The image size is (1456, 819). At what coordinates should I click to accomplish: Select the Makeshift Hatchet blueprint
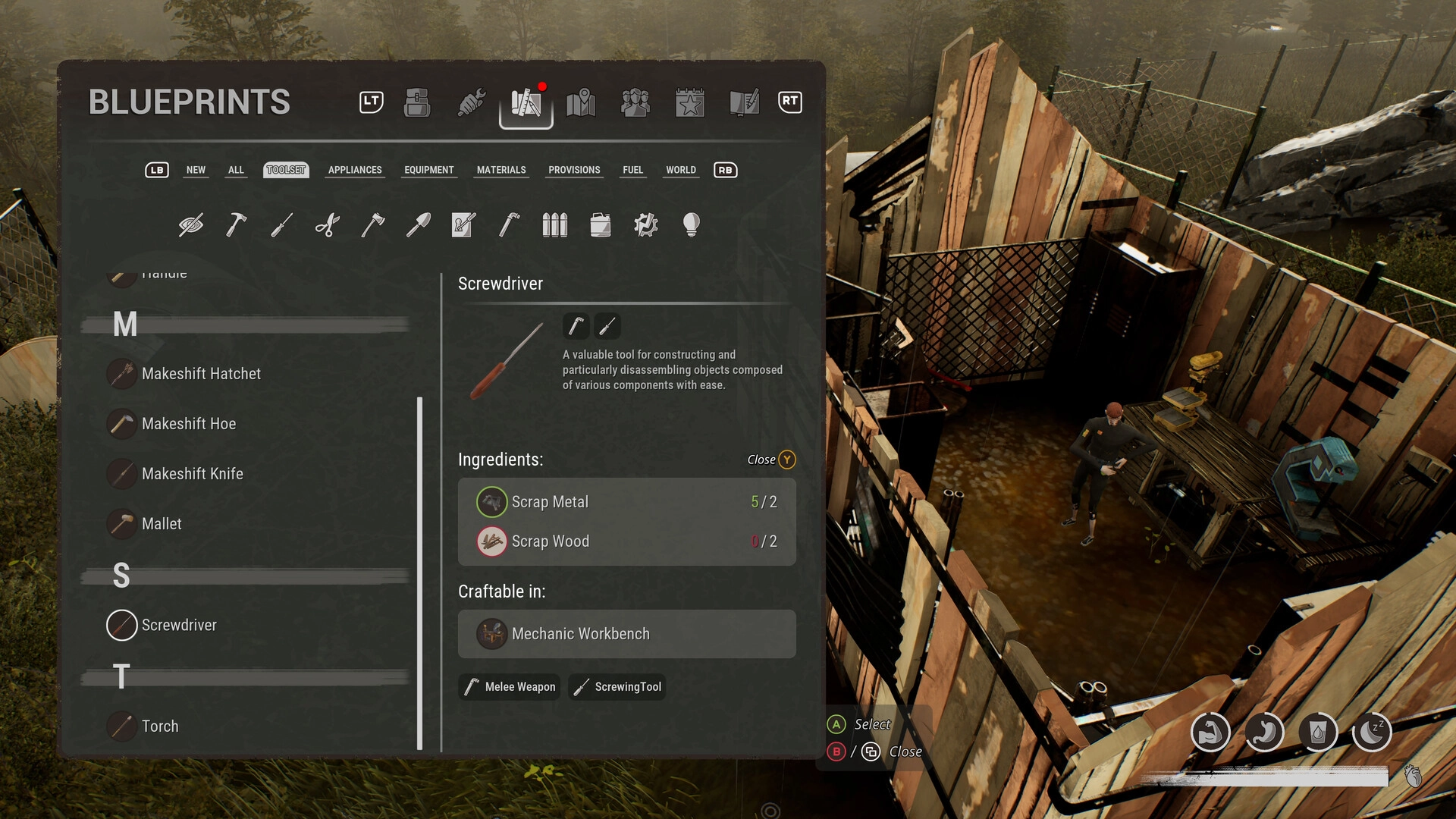point(201,374)
